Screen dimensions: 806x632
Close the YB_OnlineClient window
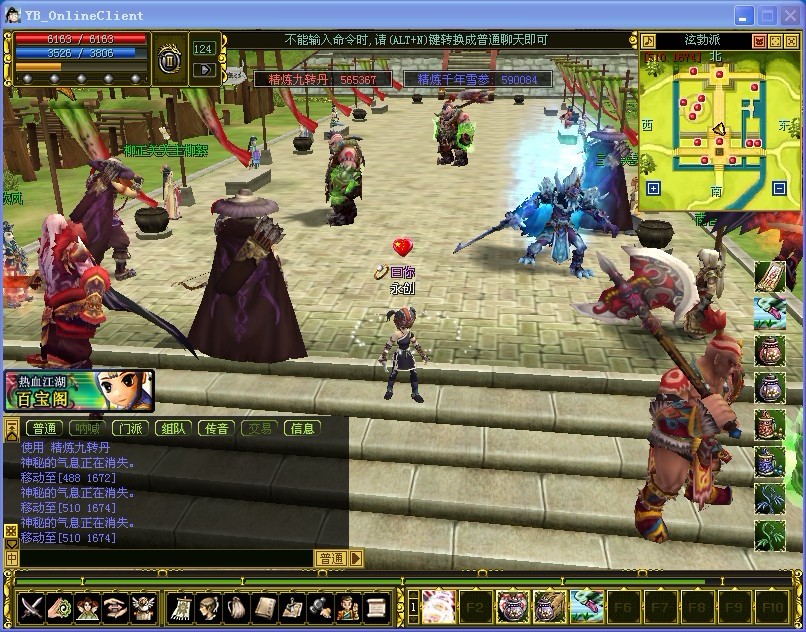tap(790, 15)
